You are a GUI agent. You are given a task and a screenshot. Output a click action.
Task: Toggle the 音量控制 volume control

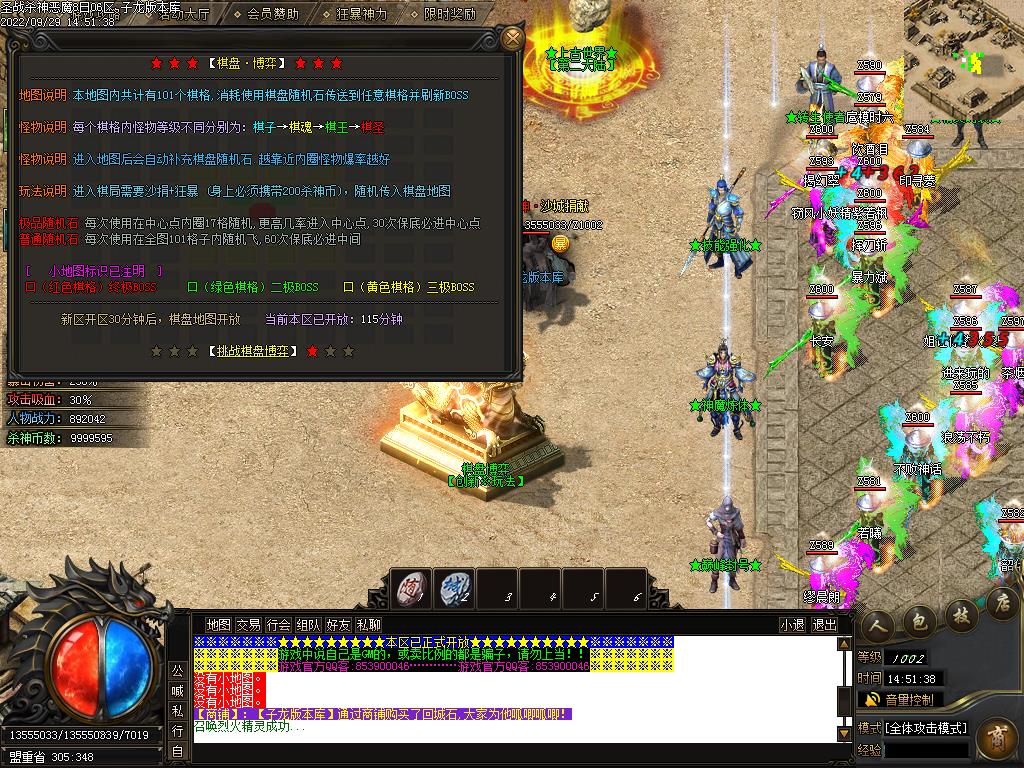(900, 699)
